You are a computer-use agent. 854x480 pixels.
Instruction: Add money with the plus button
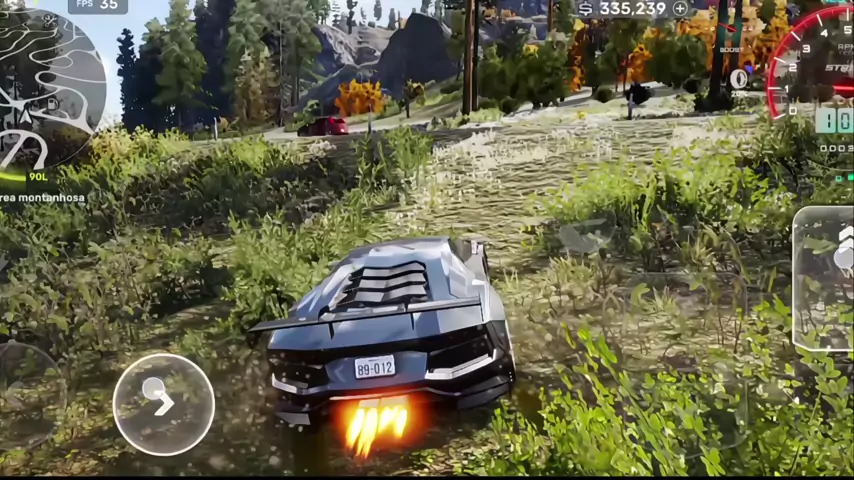(x=681, y=9)
